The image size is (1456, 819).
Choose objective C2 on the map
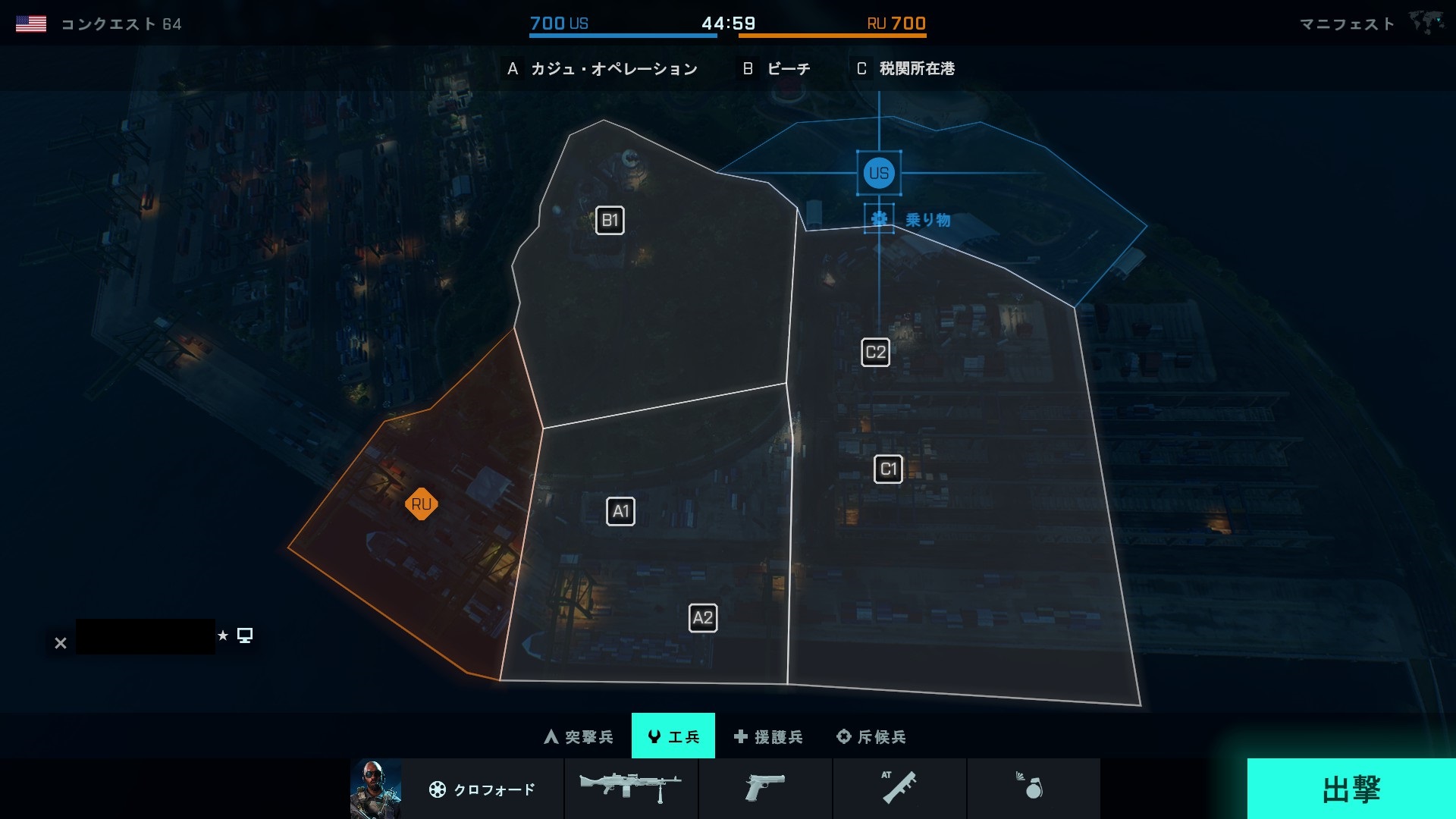coord(875,353)
